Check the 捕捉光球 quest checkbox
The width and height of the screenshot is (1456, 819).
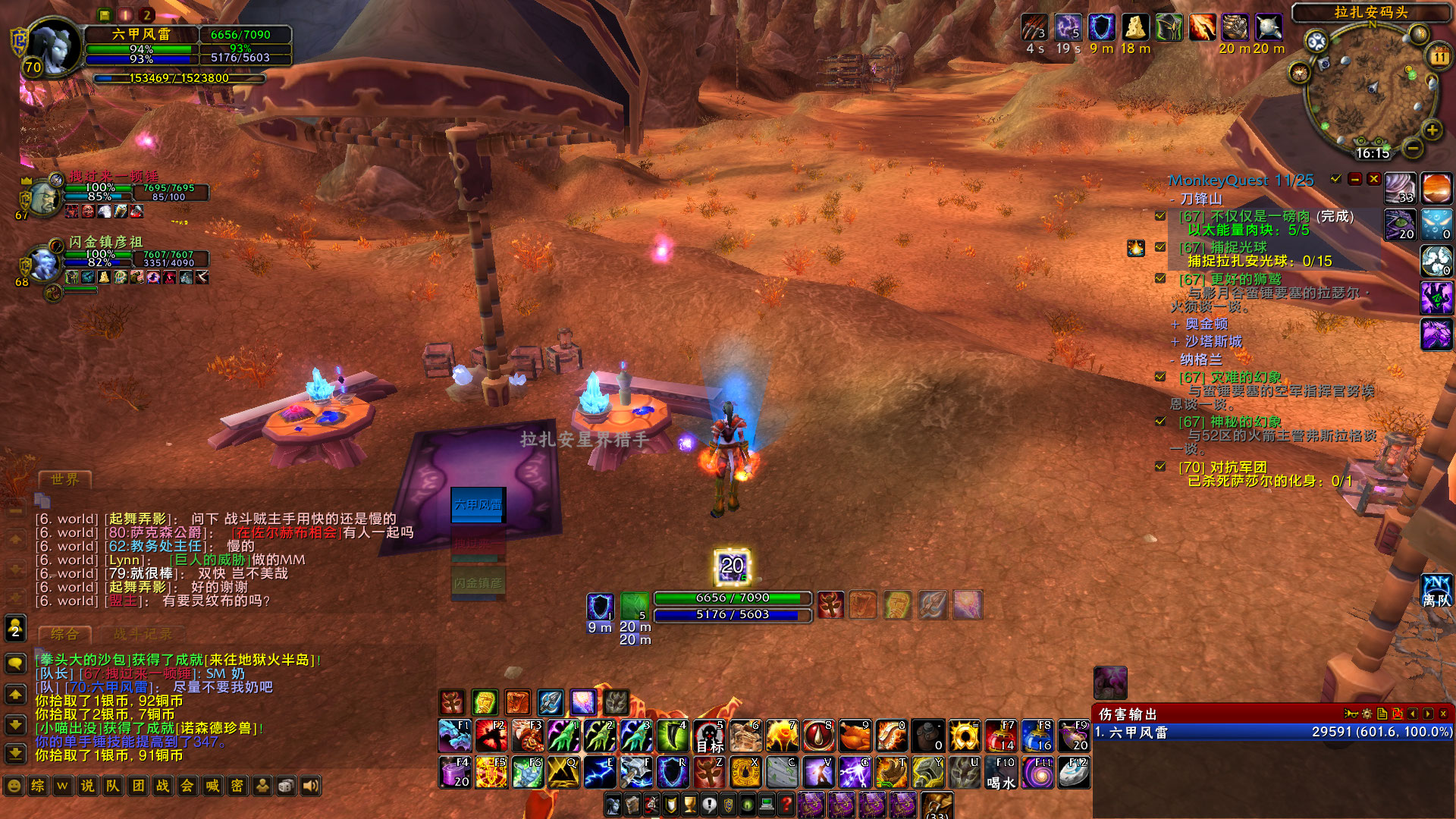point(1160,246)
